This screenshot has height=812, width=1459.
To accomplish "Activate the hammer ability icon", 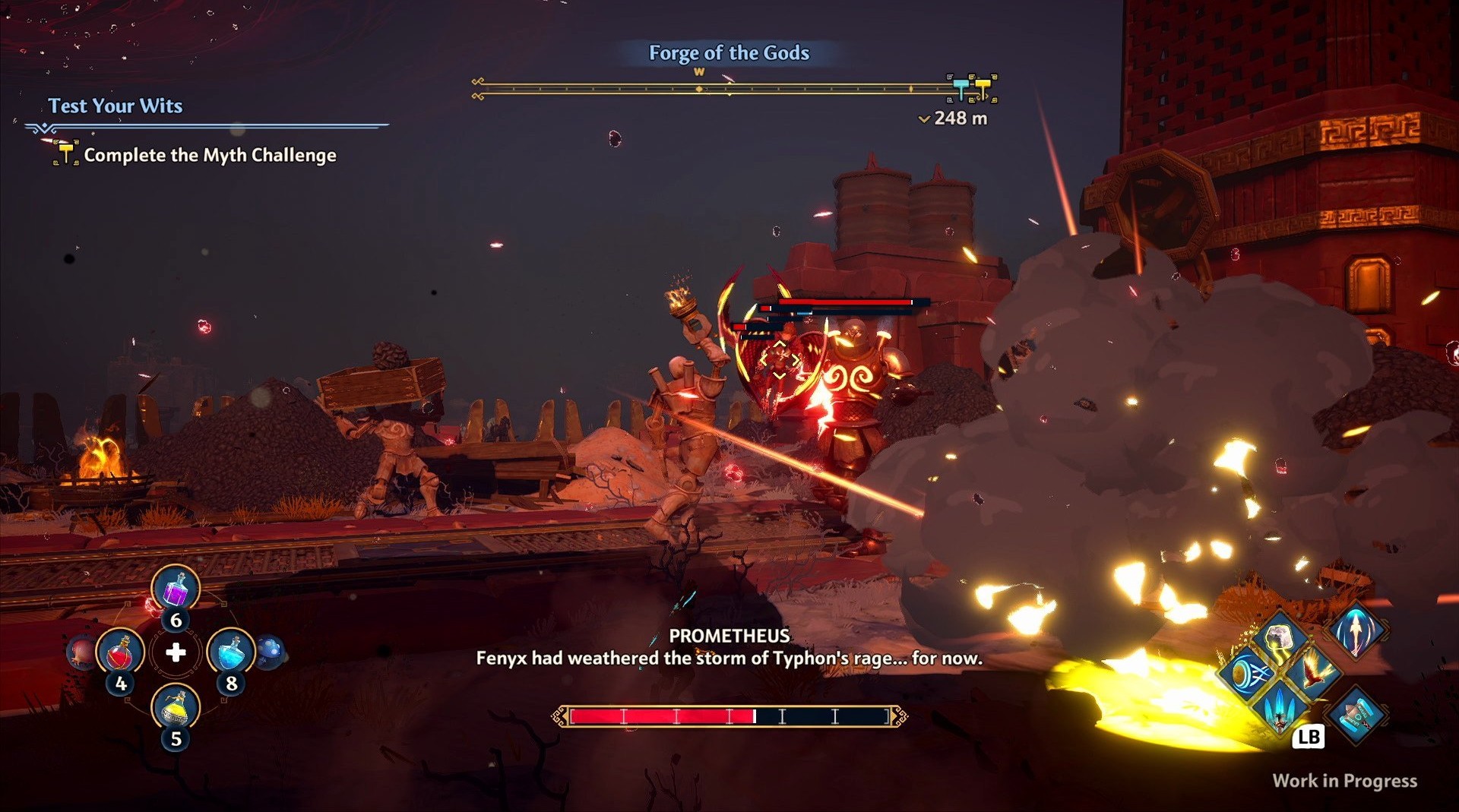I will [x=1356, y=715].
